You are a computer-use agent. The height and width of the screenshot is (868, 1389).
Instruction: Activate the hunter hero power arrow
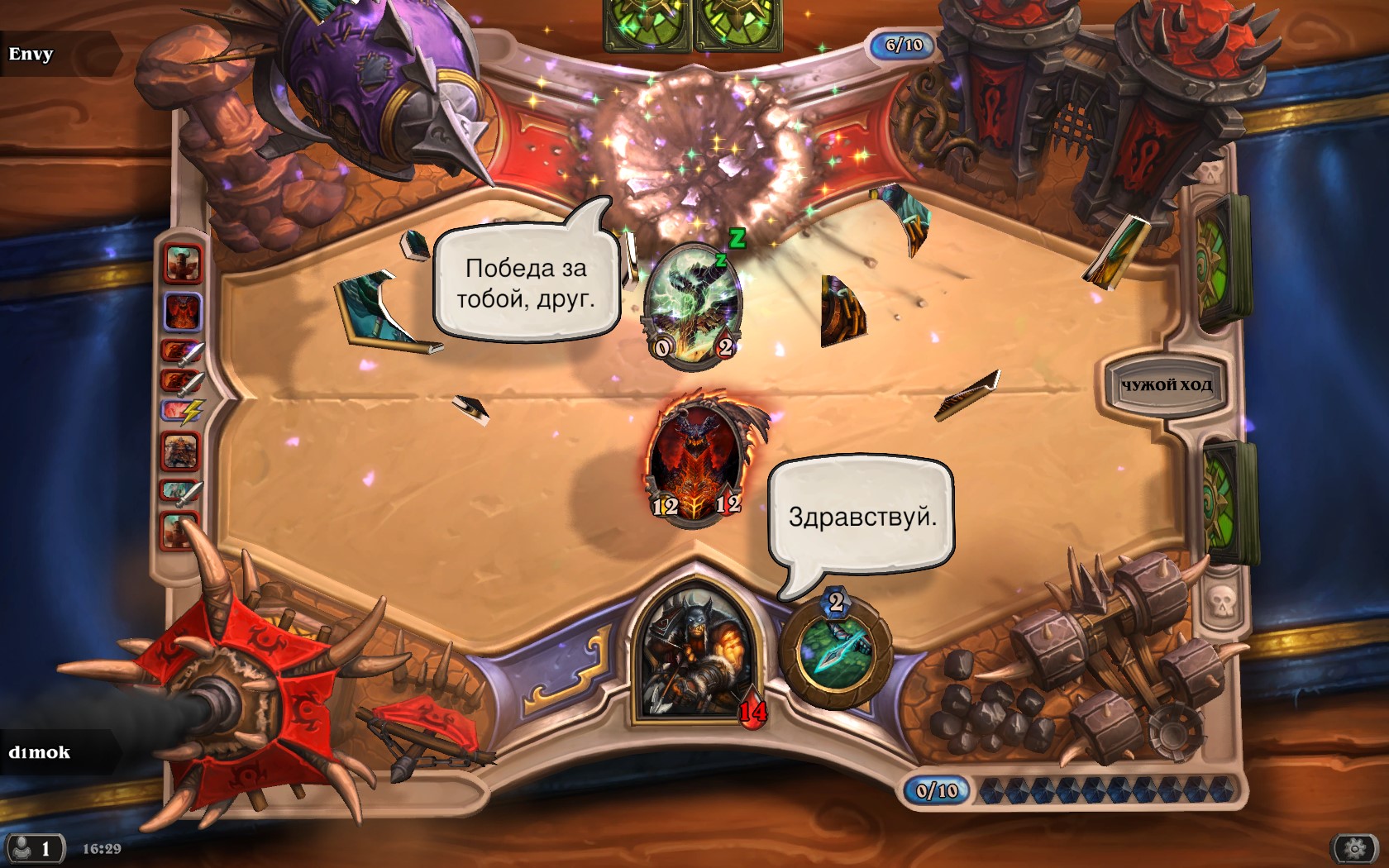836,654
